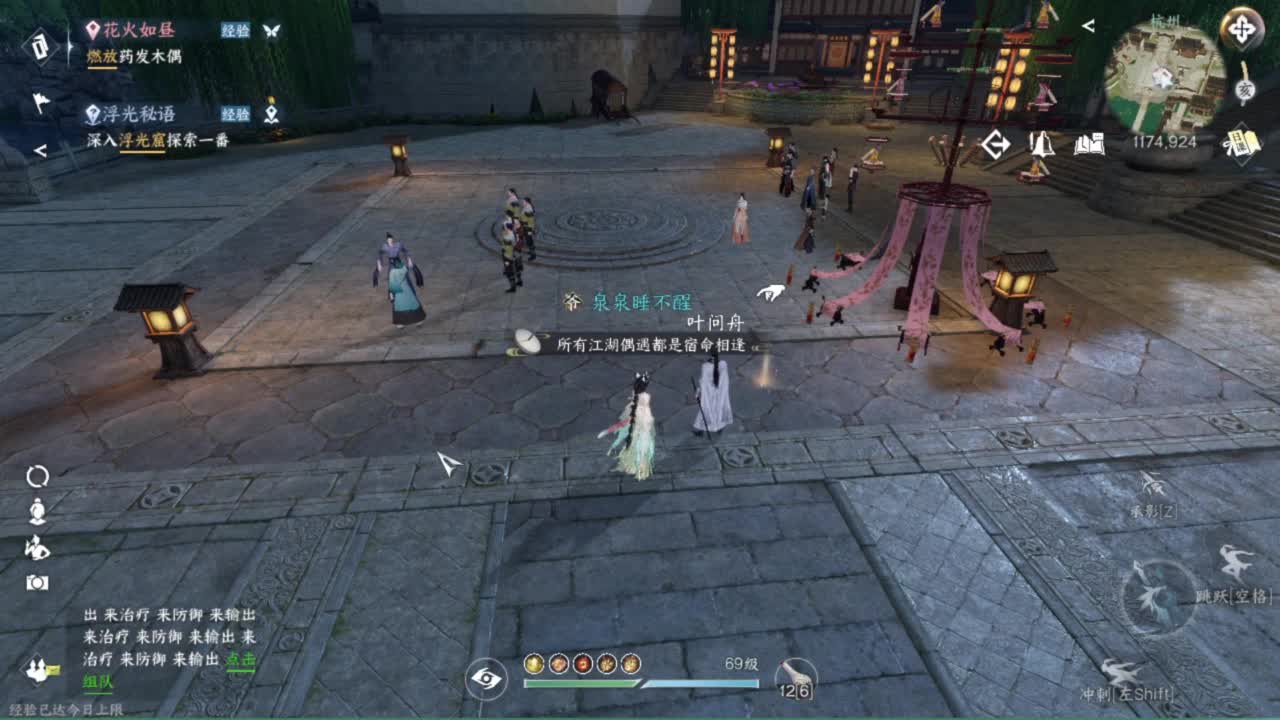Toggle the butterfly icon beside the 花火如昼 quest
Image resolution: width=1280 pixels, height=720 pixels.
coord(270,29)
